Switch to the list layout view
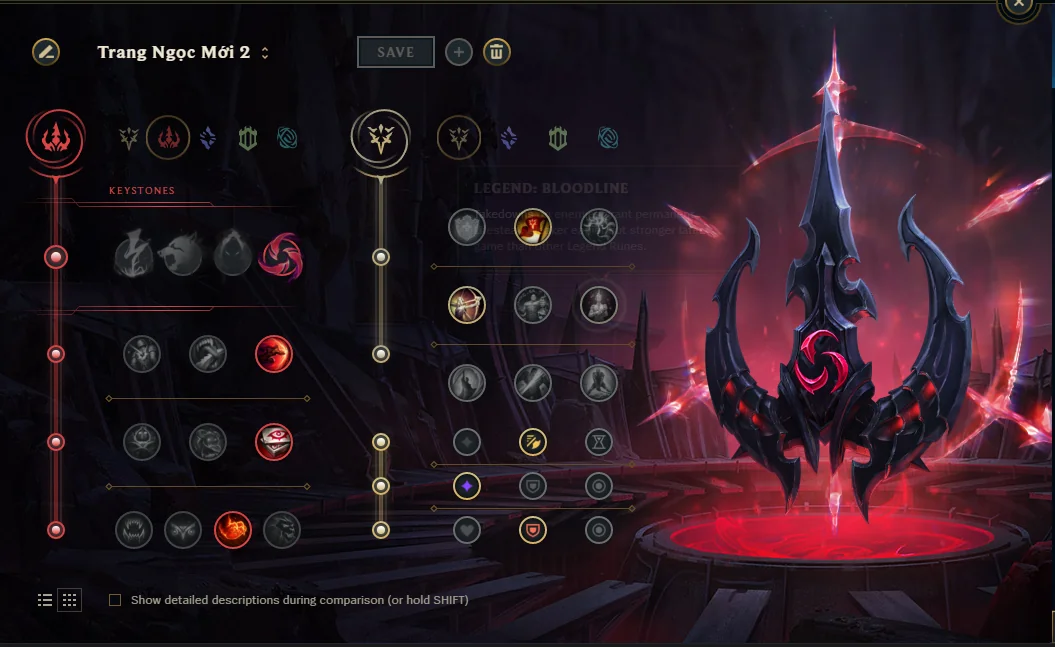The height and width of the screenshot is (647, 1055). [45, 600]
